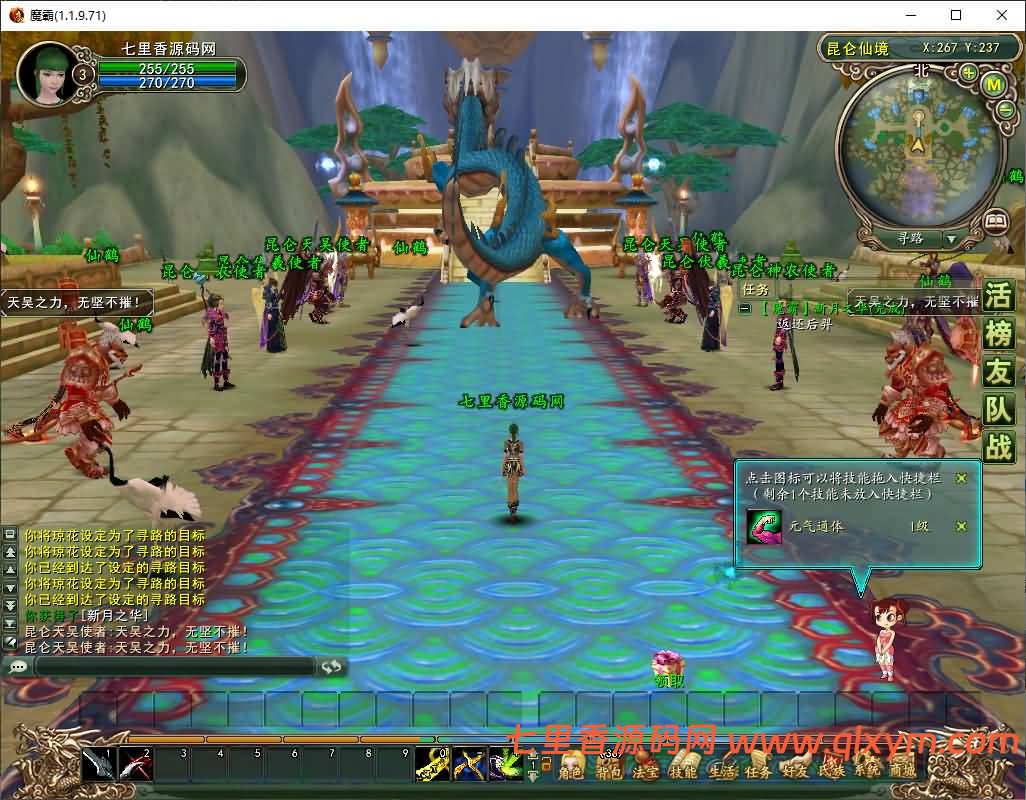1026x800 pixels.
Task: Open the 战 battle side button
Action: [998, 446]
